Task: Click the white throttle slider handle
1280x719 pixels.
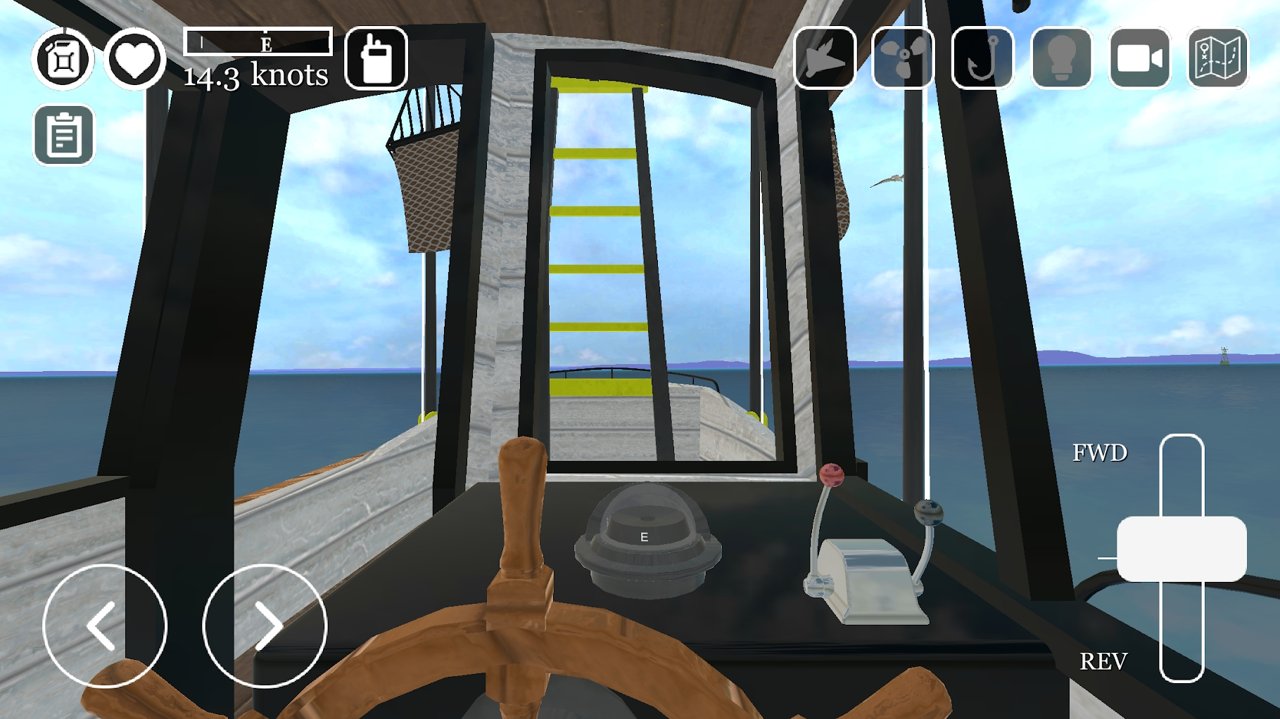Action: pos(1181,549)
